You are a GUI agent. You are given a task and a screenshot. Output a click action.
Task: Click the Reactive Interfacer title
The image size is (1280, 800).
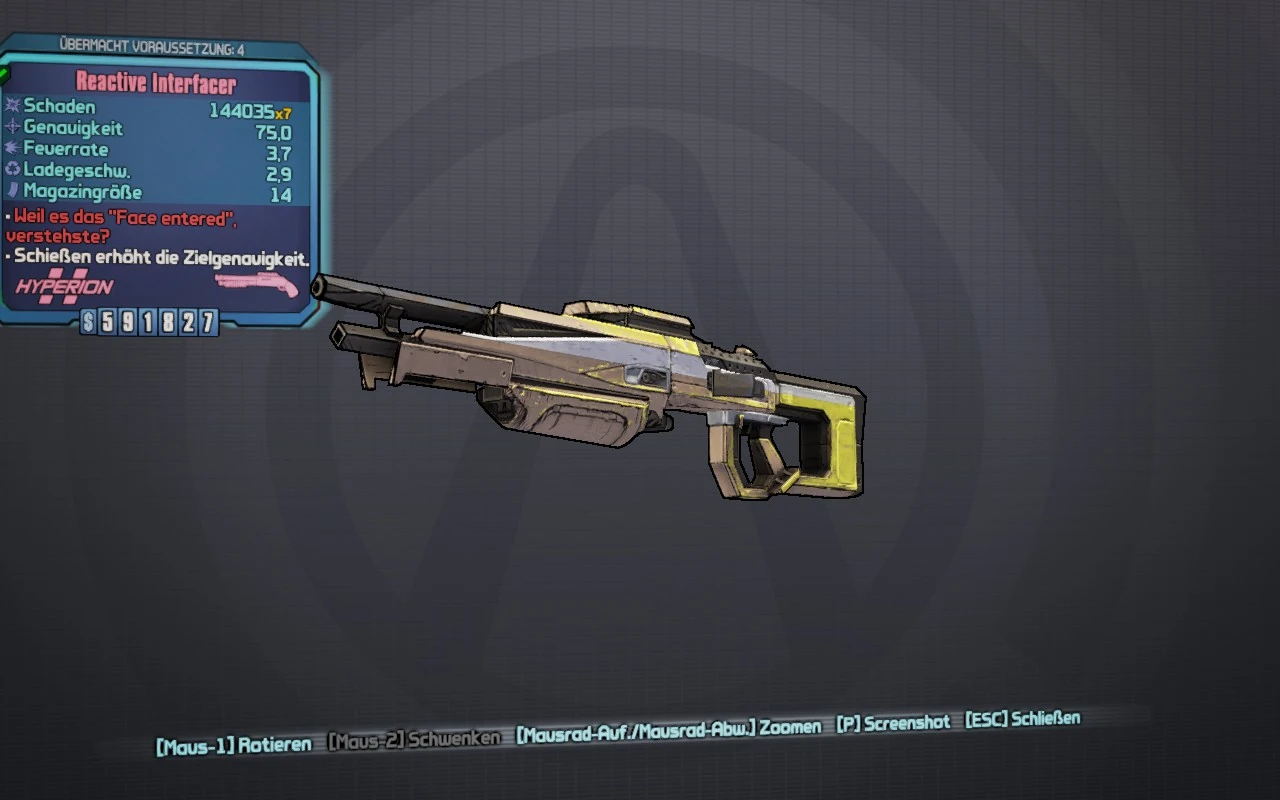(x=157, y=82)
